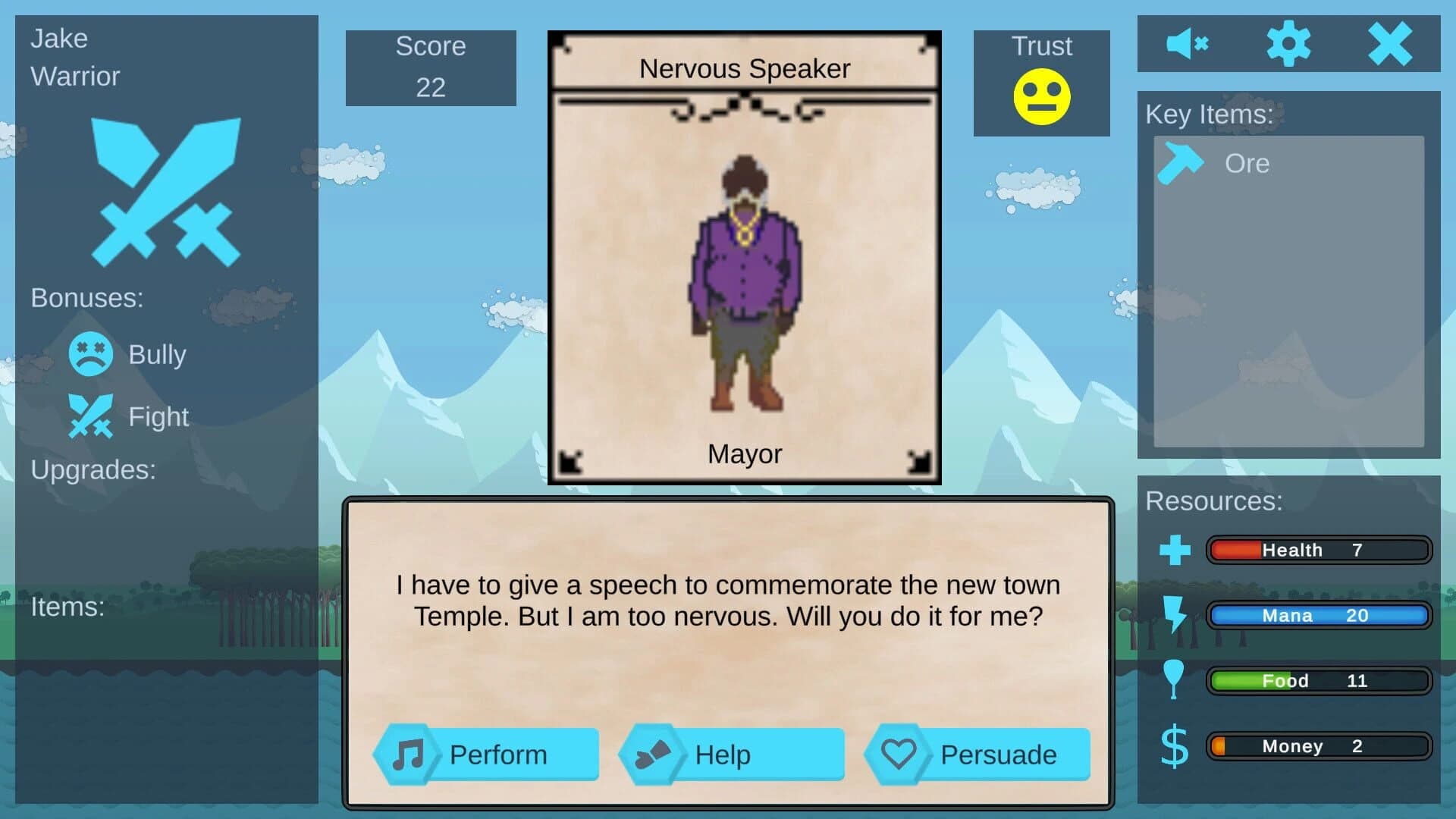Screen dimensions: 1456x819
Task: Select the Persuade heart icon
Action: click(899, 754)
